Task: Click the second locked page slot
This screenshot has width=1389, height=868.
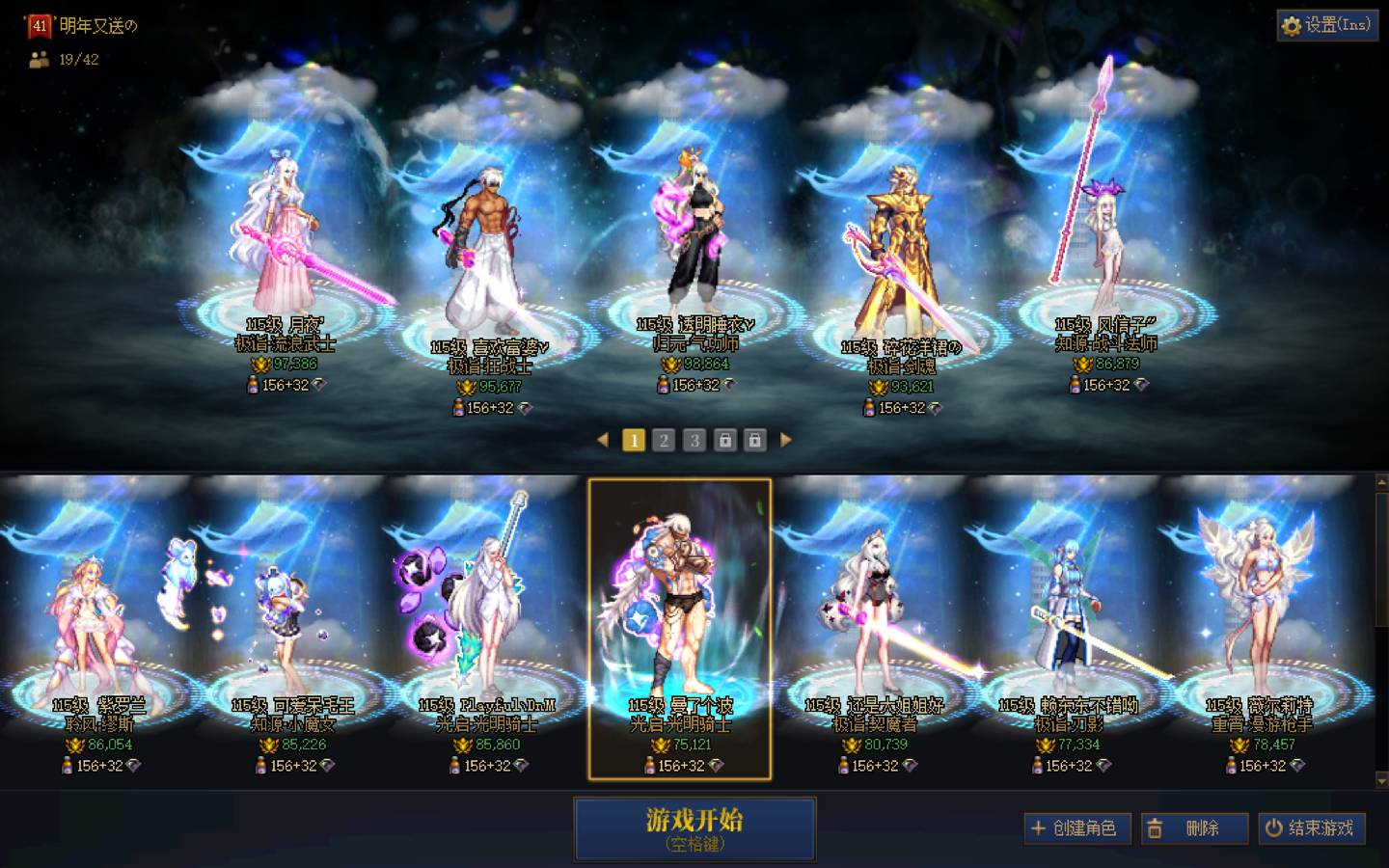Action: click(x=755, y=440)
